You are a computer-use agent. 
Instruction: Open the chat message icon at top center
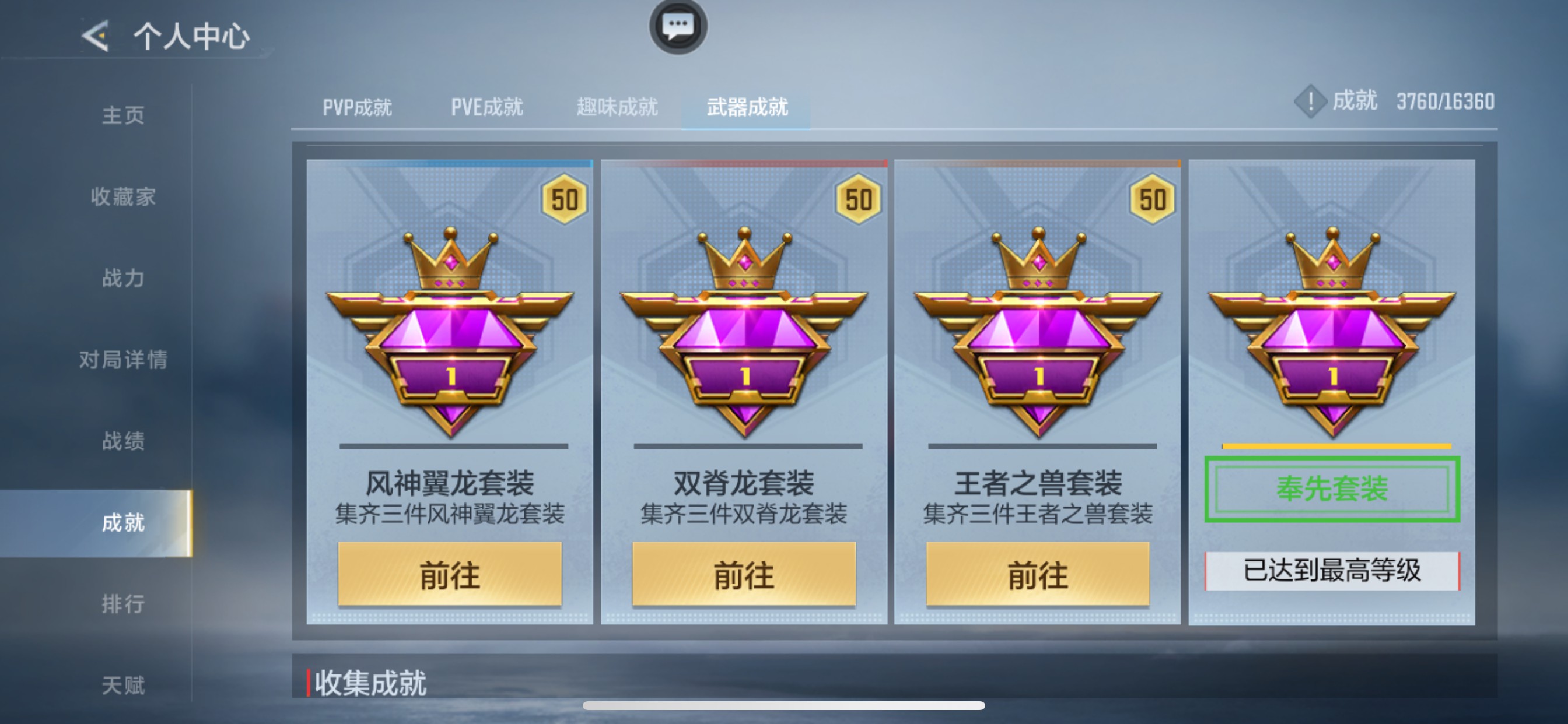[680, 27]
